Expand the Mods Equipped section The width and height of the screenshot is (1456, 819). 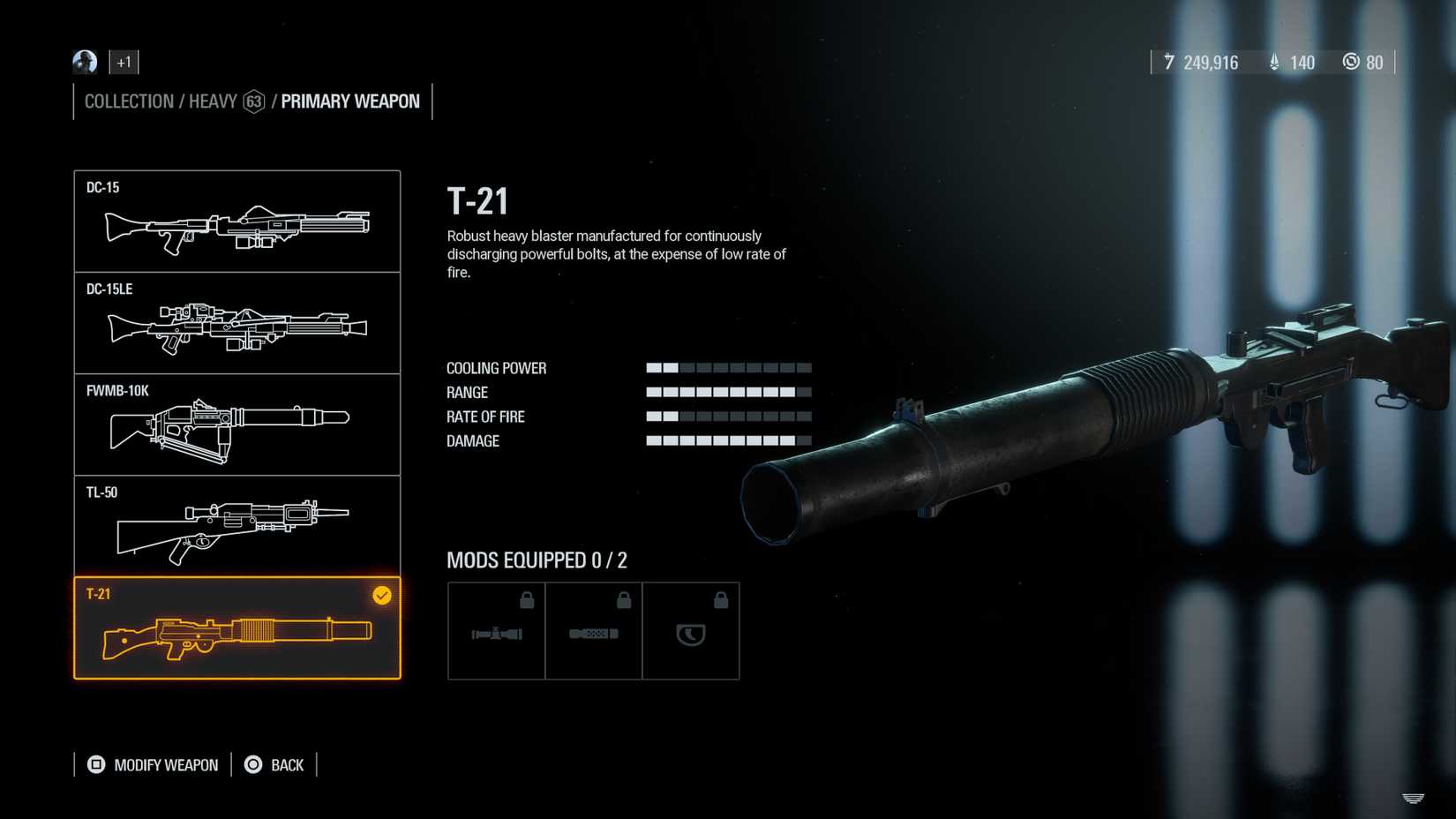pyautogui.click(x=537, y=560)
